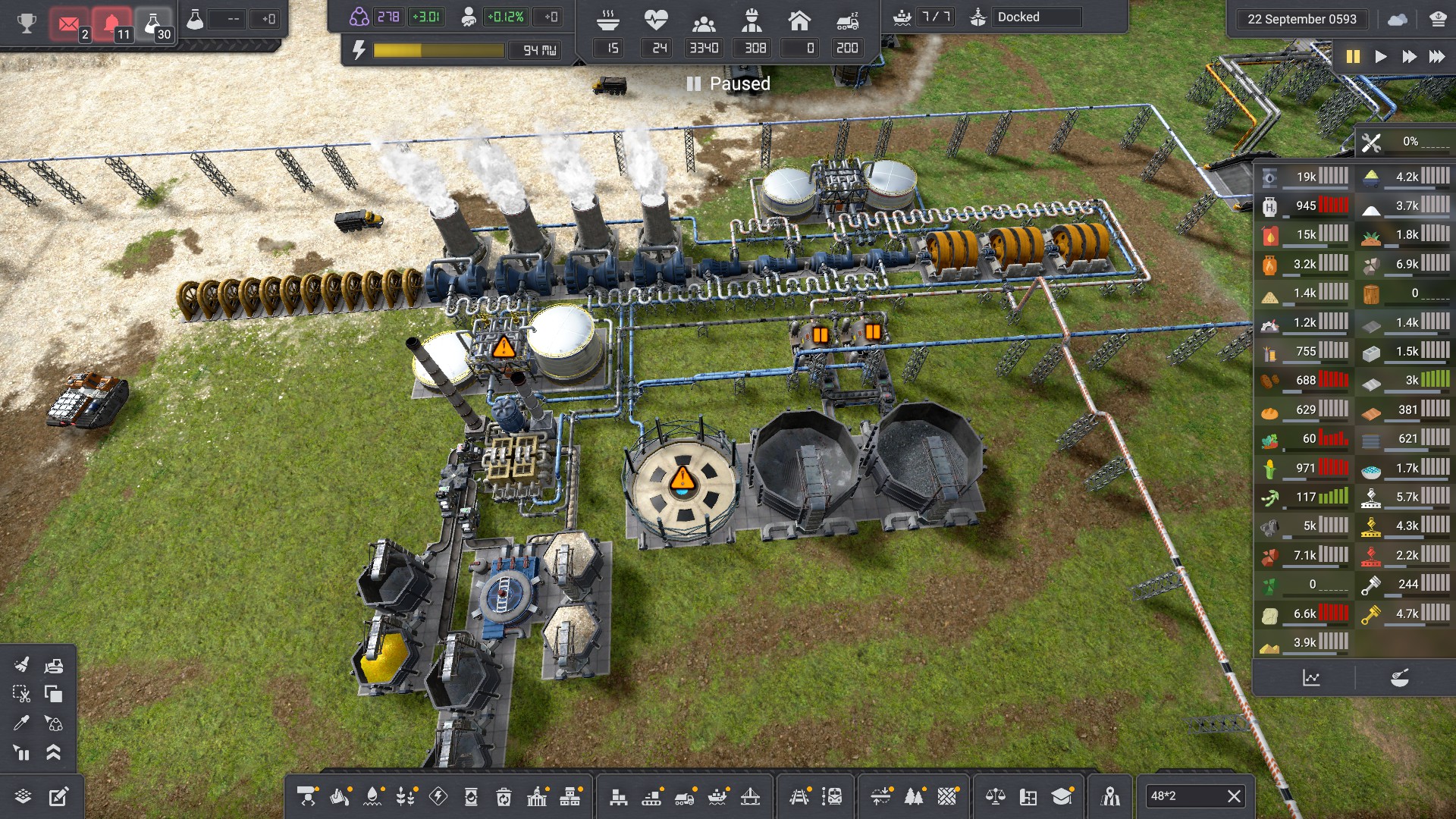Set game speed to triple fast-forward
The height and width of the screenshot is (819, 1456).
tap(1437, 57)
